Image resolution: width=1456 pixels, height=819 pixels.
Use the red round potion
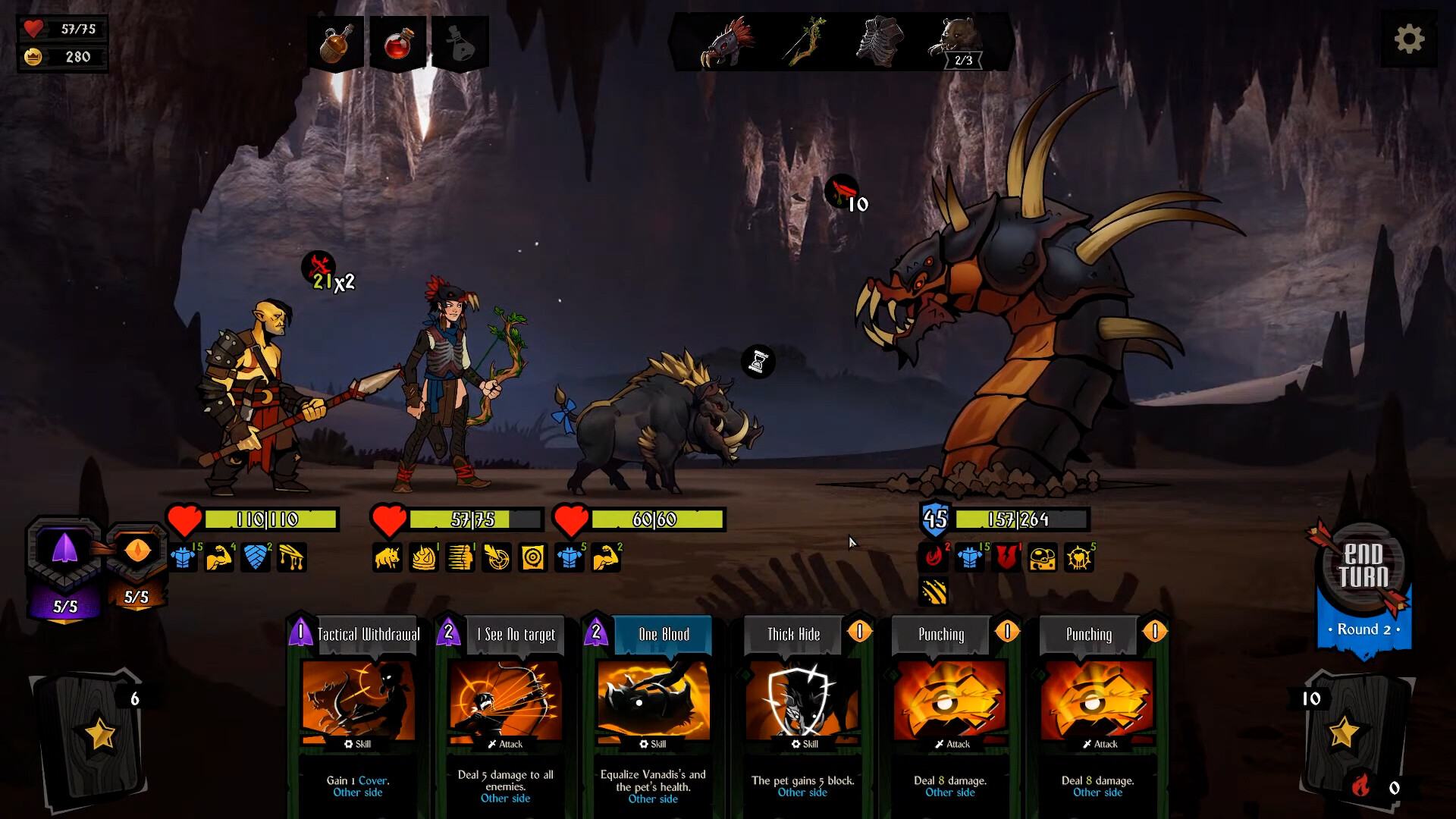[397, 44]
